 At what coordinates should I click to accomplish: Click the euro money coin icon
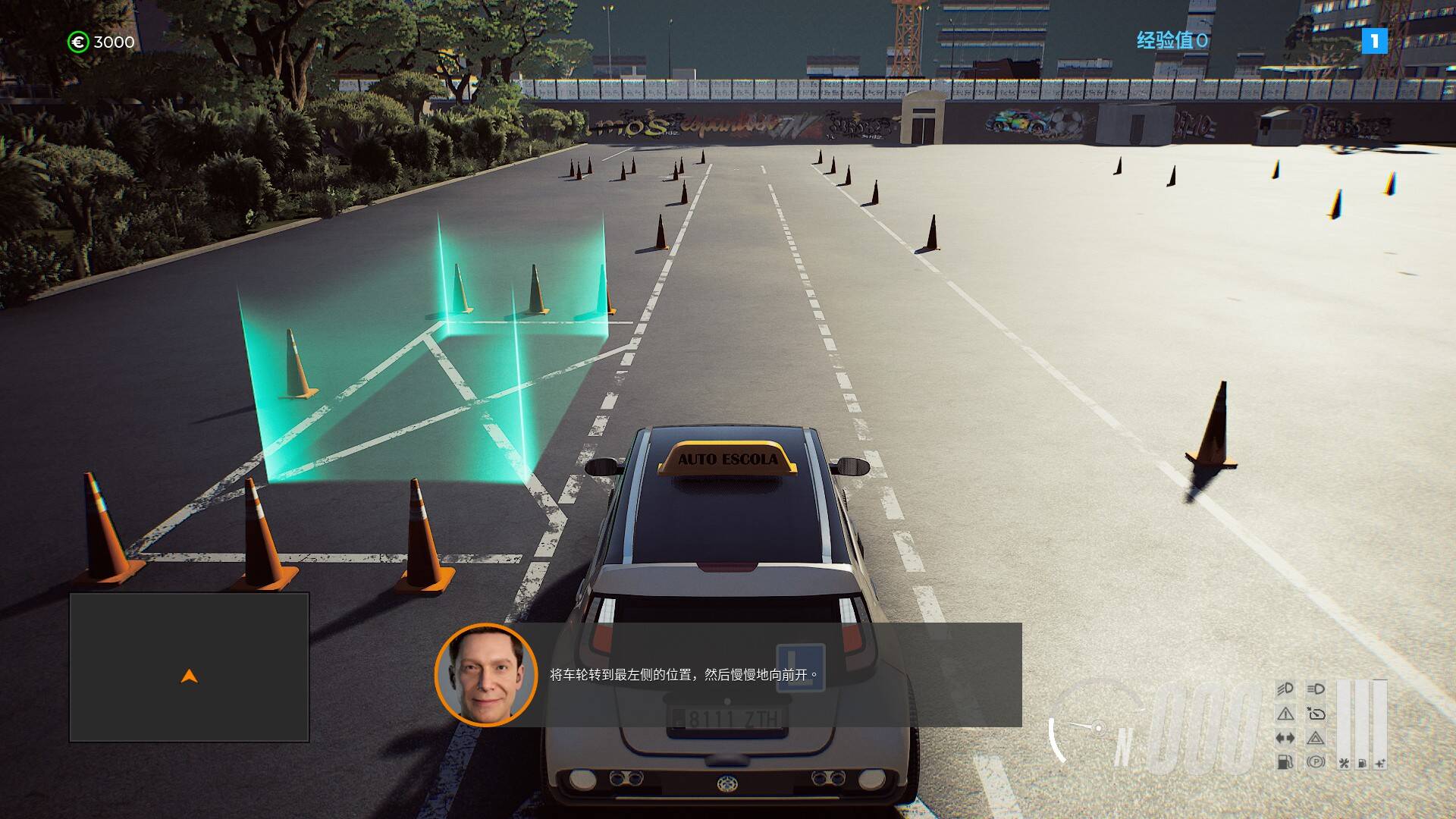(x=78, y=42)
